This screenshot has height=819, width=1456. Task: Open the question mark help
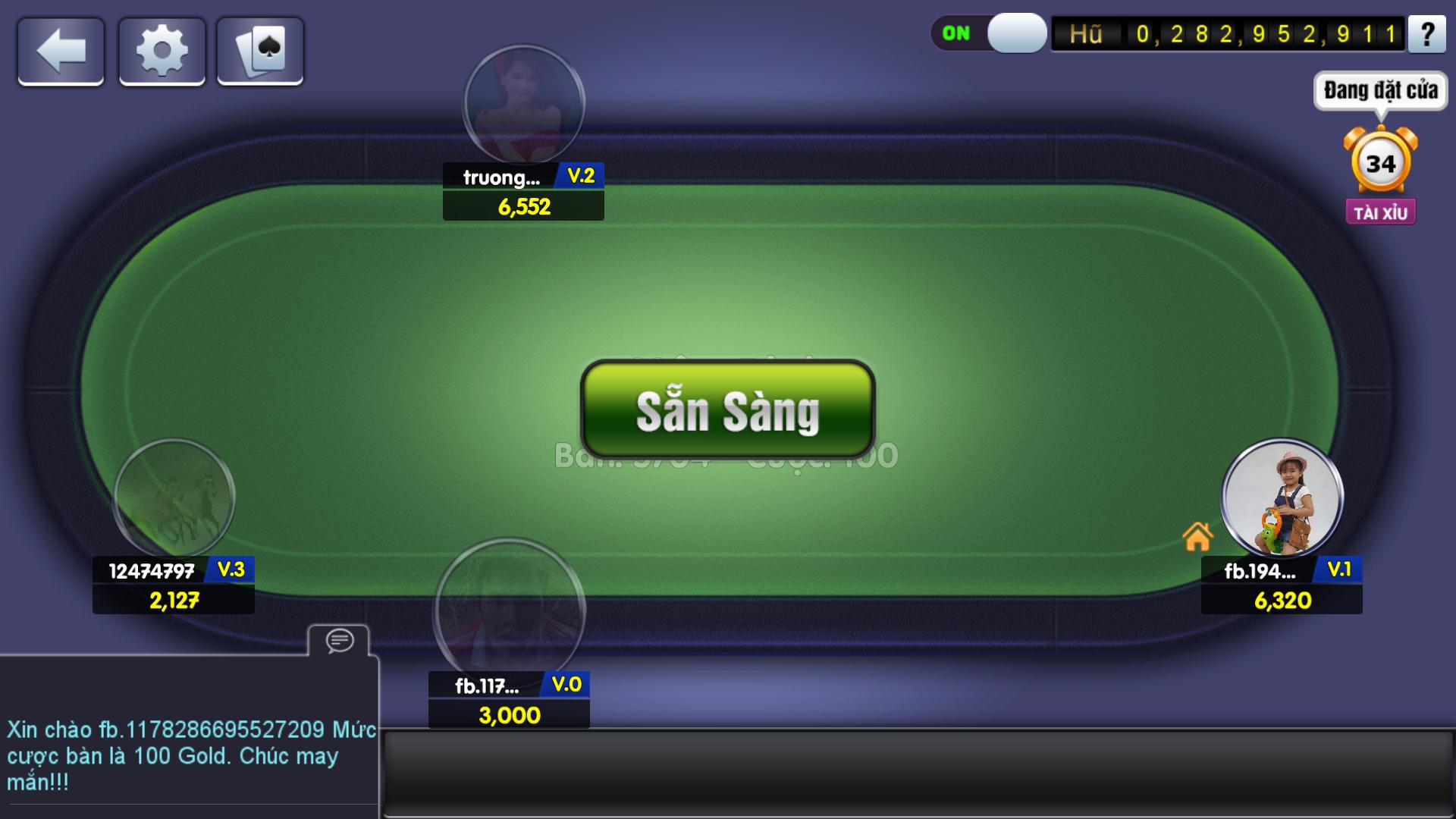tap(1426, 35)
